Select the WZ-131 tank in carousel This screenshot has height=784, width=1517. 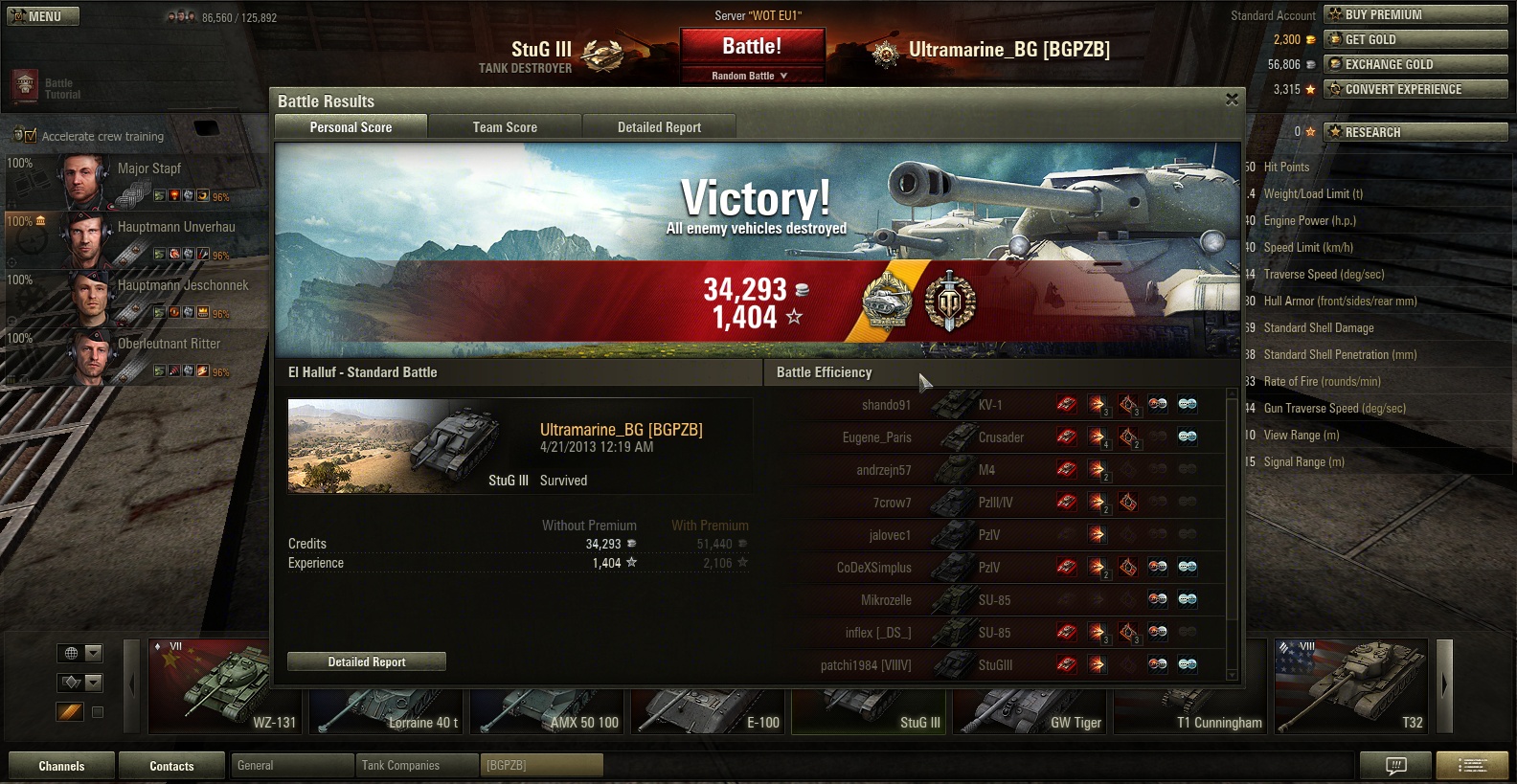(x=226, y=686)
